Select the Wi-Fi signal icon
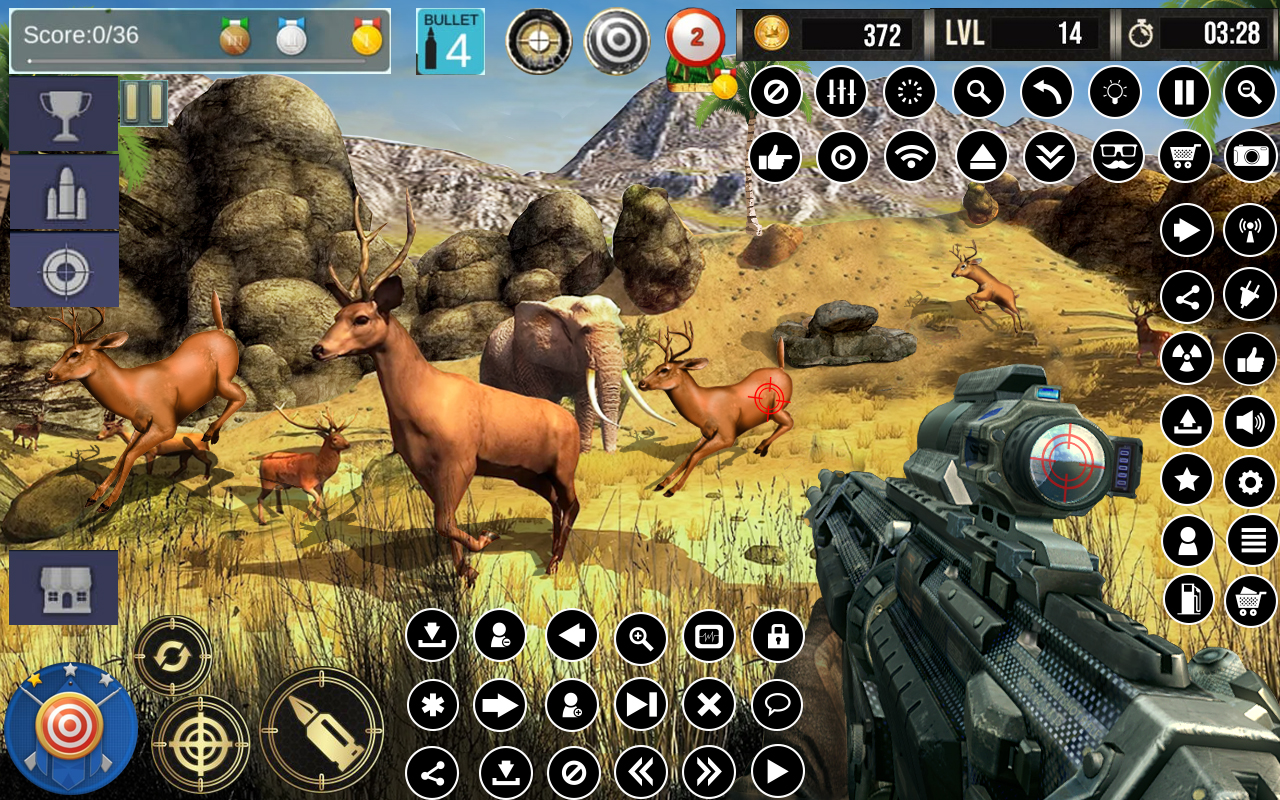Viewport: 1280px width, 800px height. [910, 156]
